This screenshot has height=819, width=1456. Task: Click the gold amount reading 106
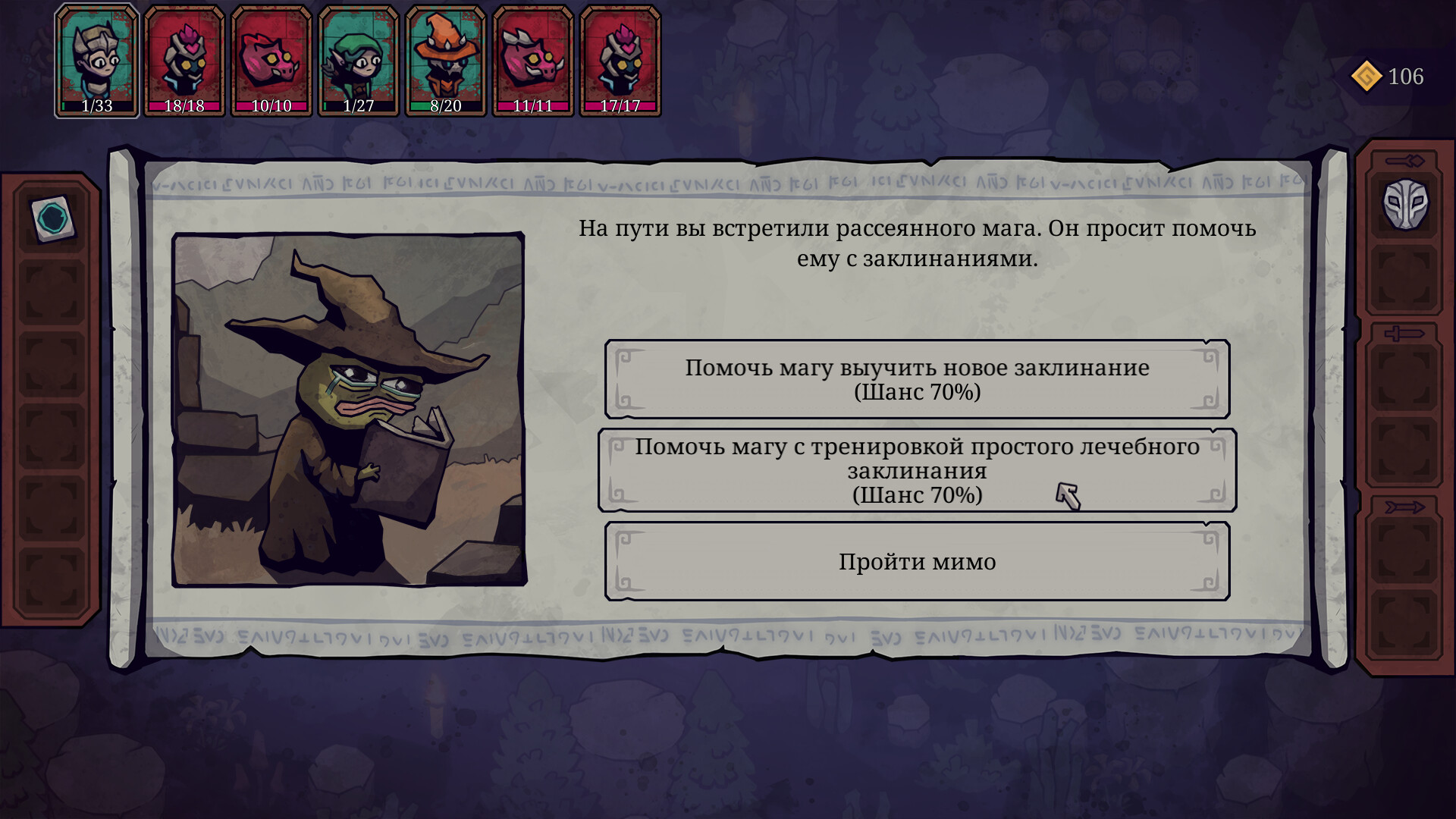pos(1404,74)
